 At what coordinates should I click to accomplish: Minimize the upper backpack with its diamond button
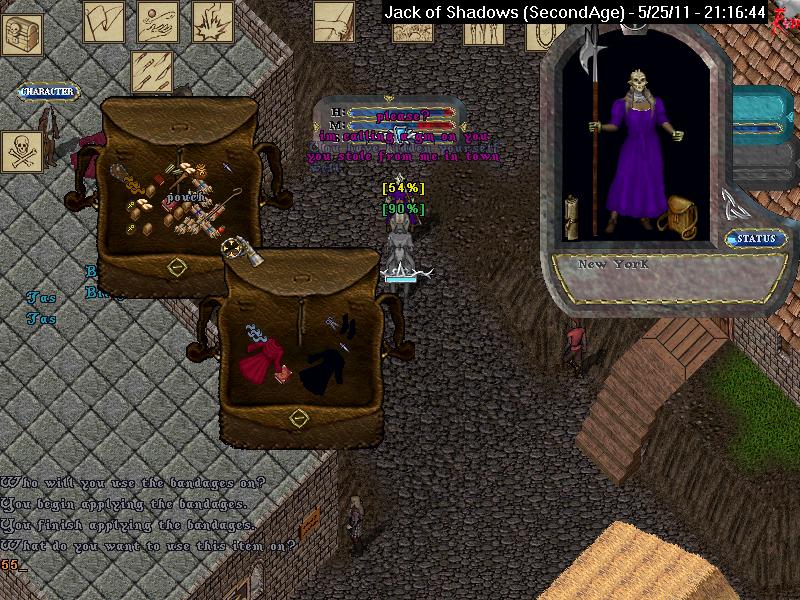tap(177, 267)
